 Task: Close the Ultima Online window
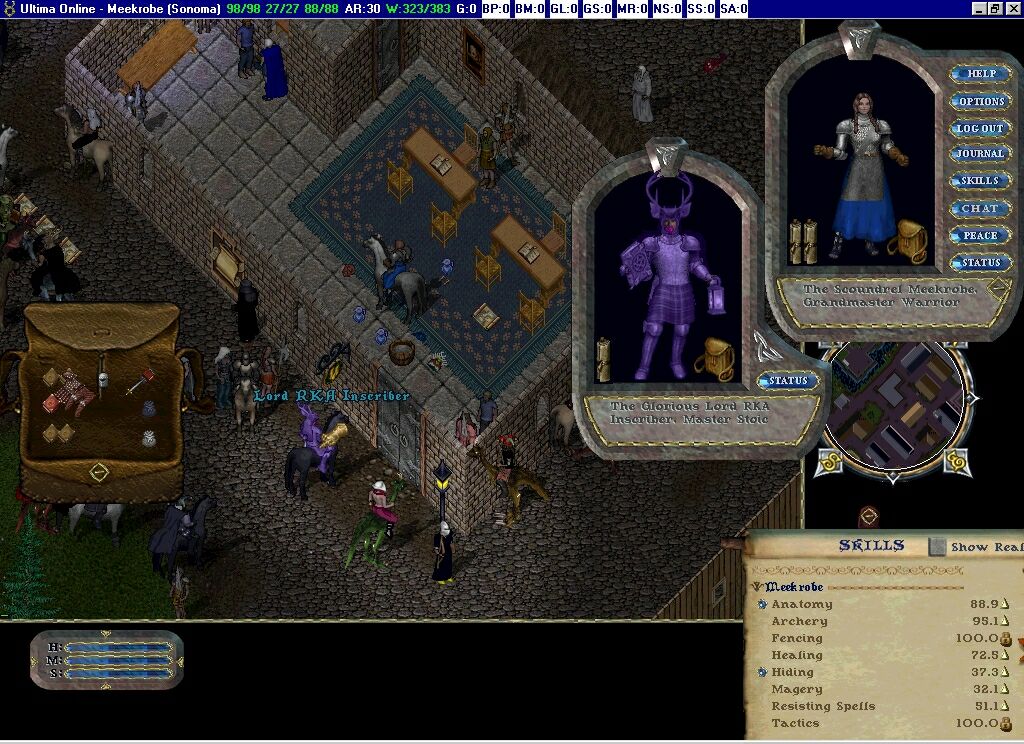(1012, 8)
